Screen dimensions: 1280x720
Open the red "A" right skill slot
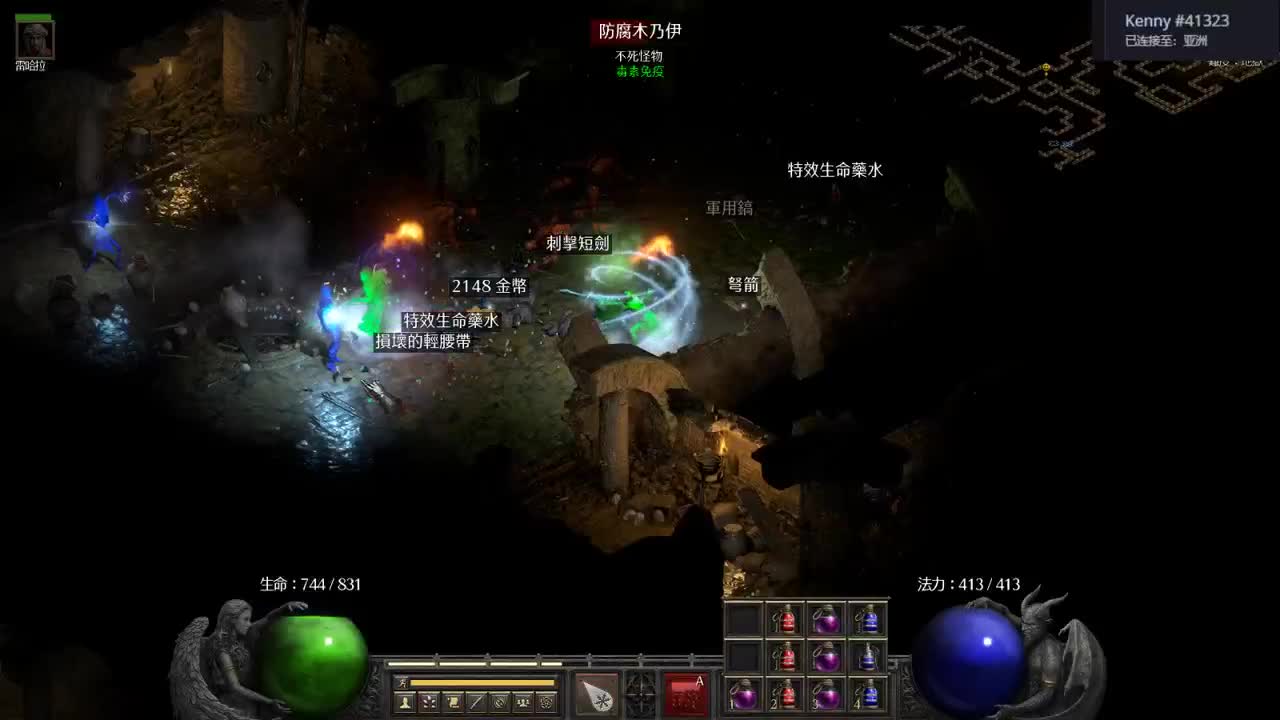[683, 692]
